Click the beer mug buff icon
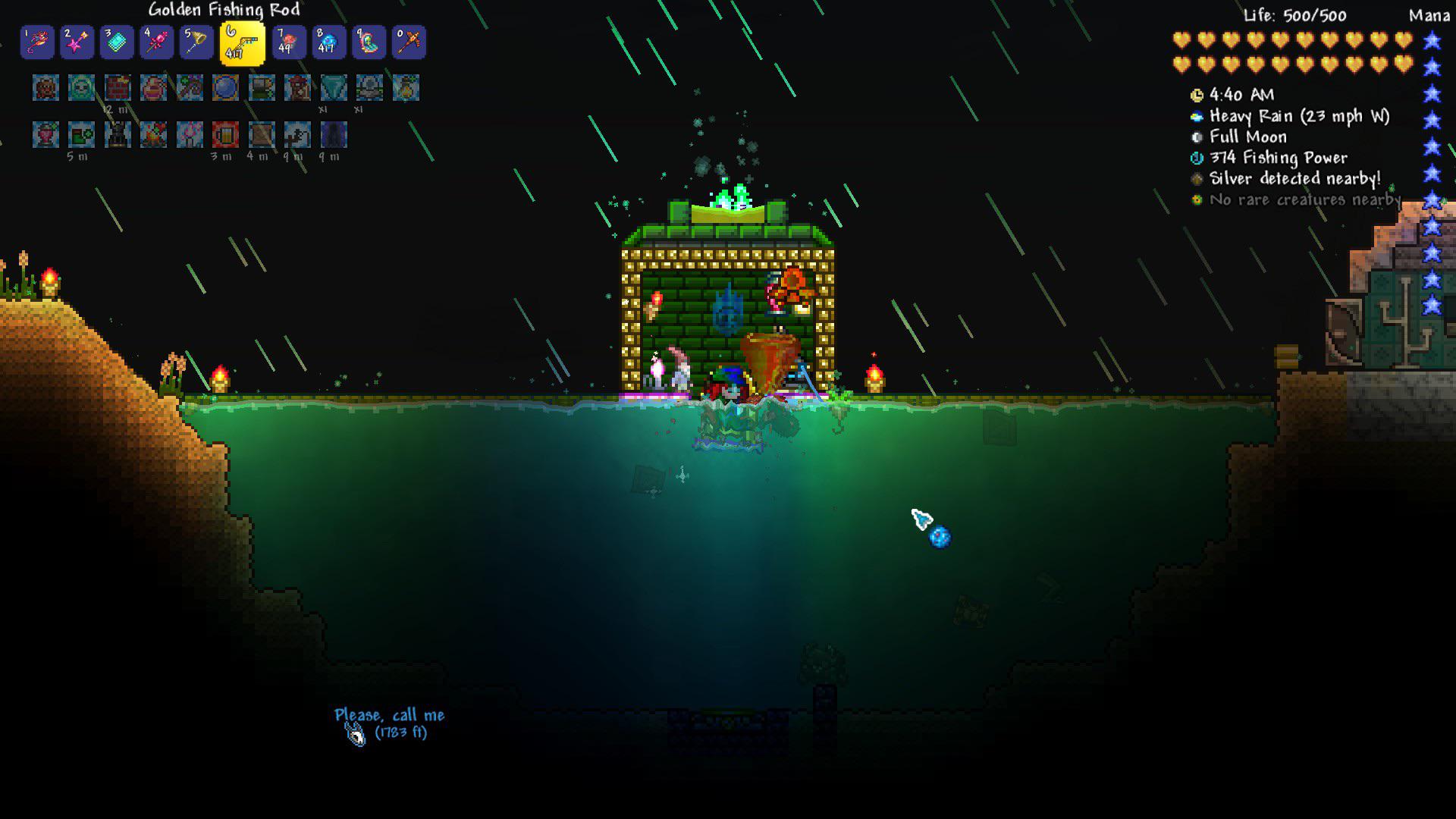 pos(225,135)
